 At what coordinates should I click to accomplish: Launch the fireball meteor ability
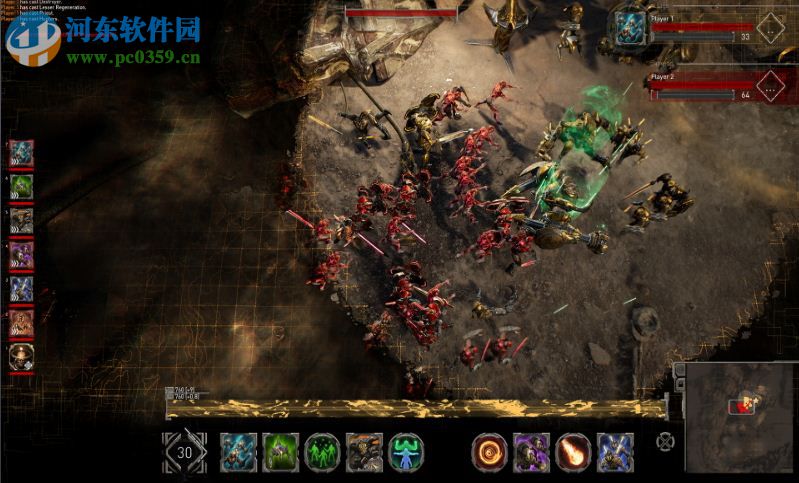(x=573, y=452)
